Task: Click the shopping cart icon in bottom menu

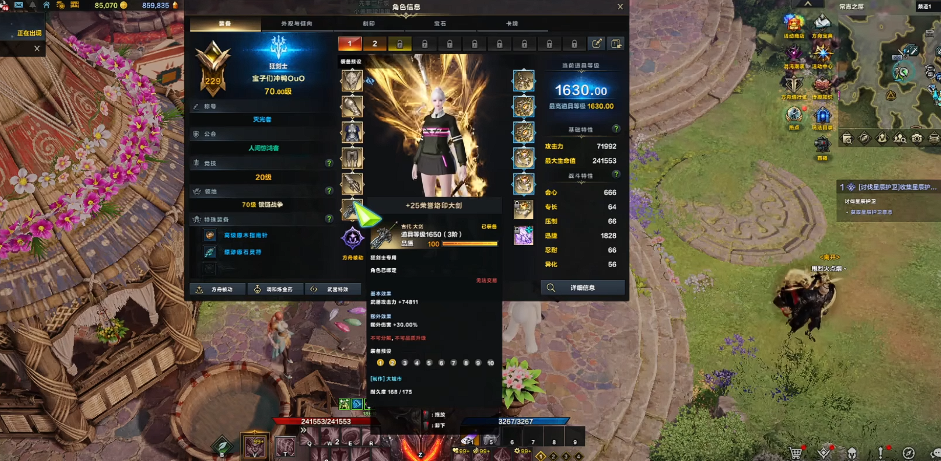Action: (797, 452)
